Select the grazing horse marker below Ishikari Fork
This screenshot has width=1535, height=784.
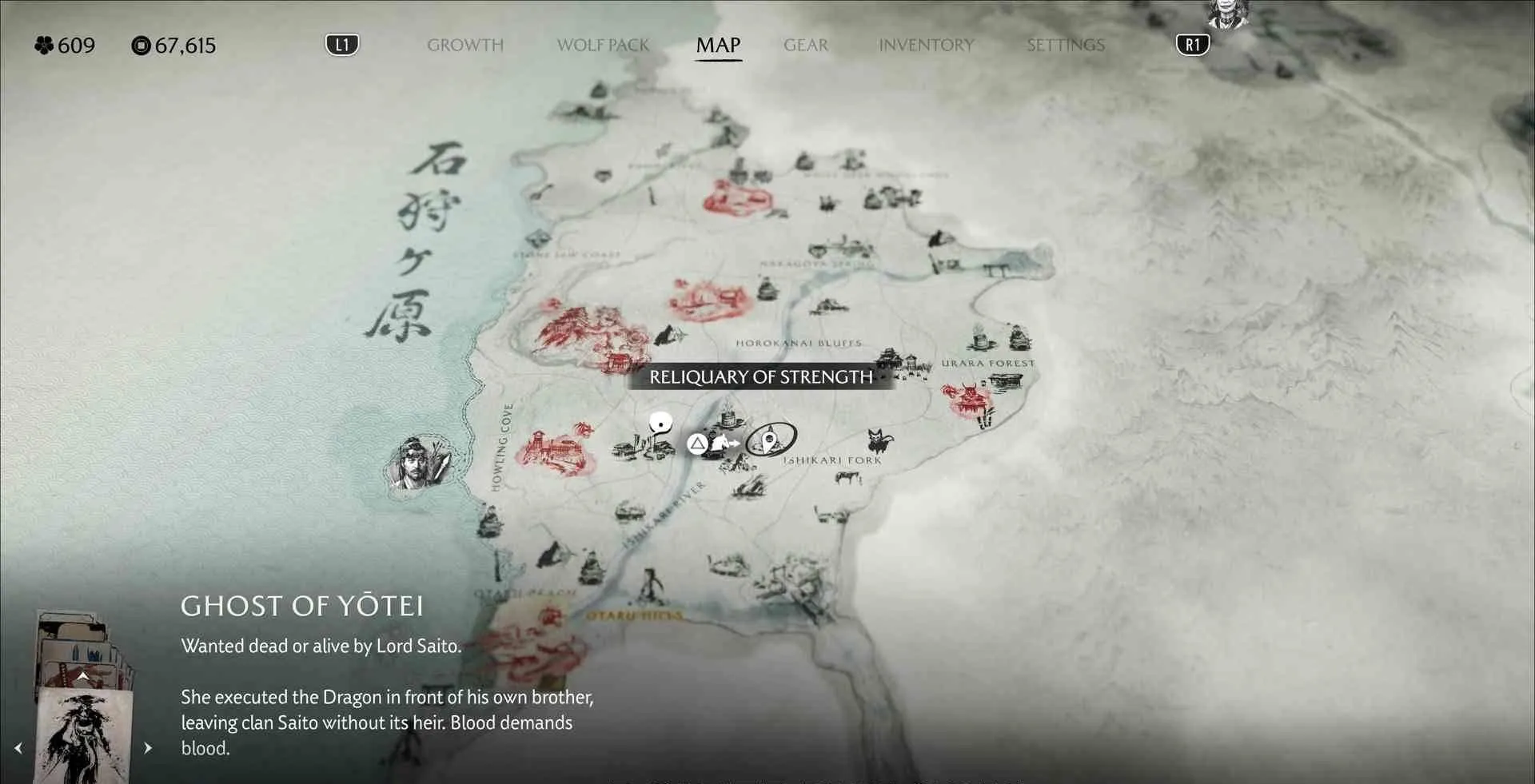click(847, 478)
